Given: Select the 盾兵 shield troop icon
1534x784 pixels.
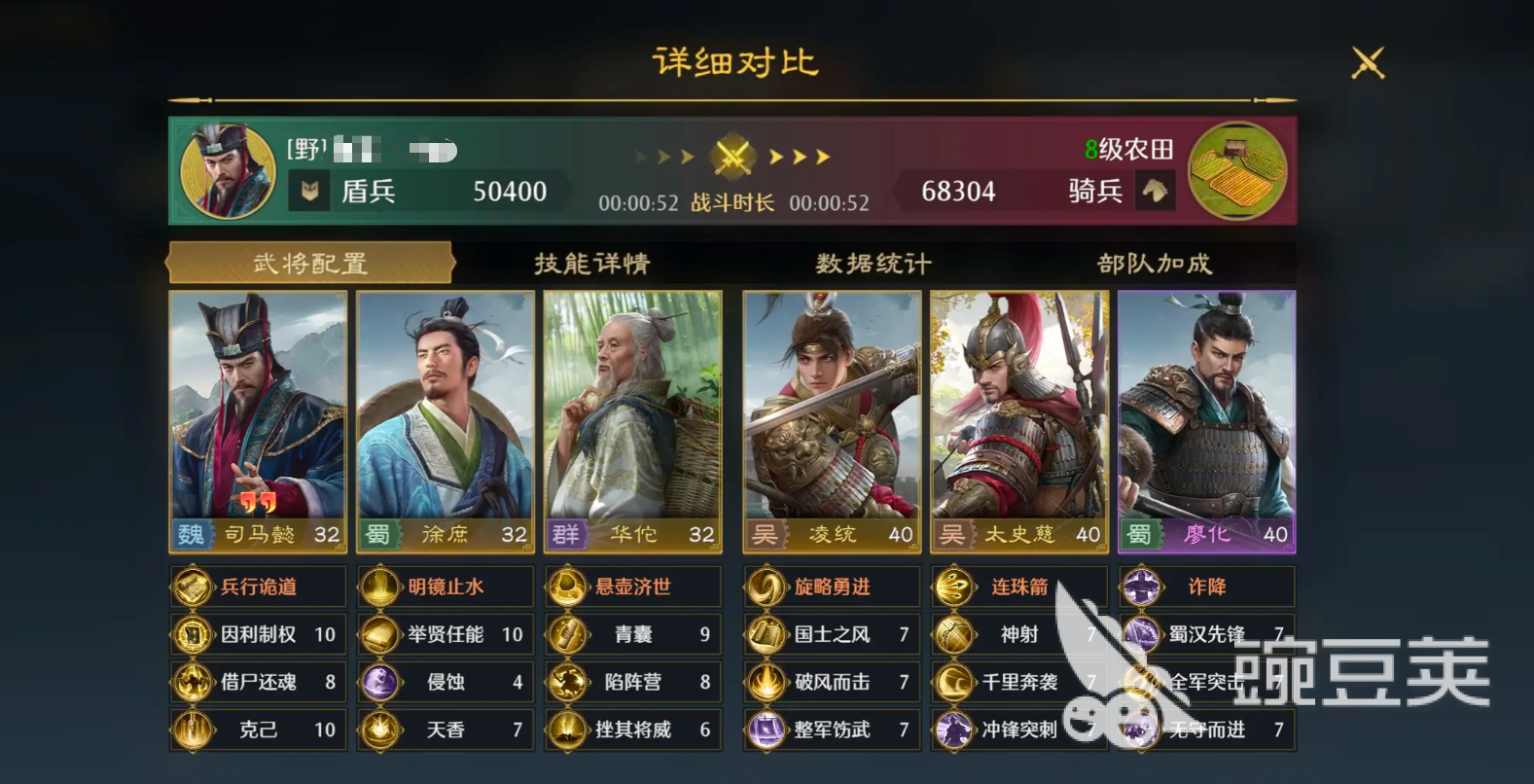Looking at the screenshot, I should click(311, 188).
